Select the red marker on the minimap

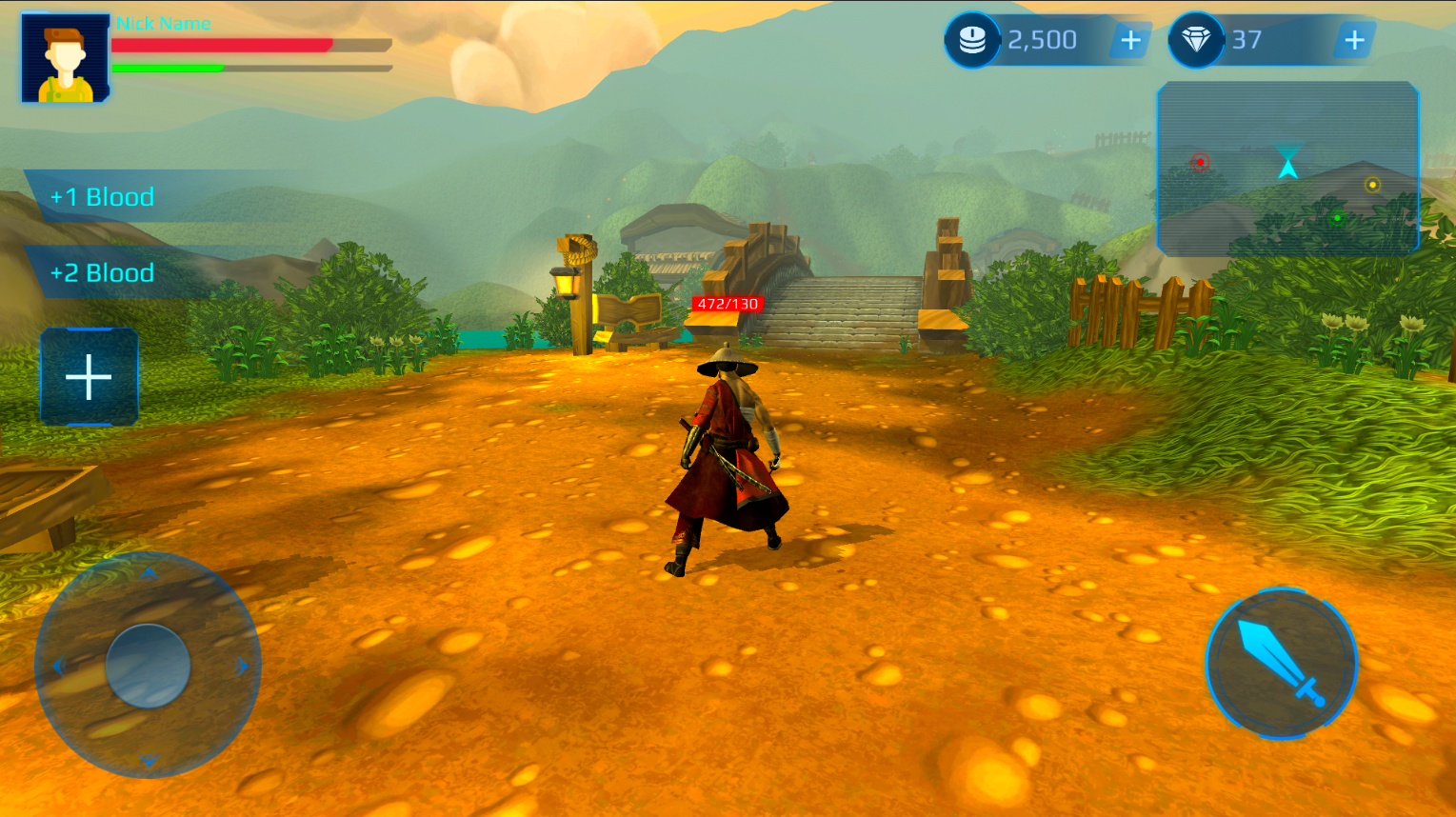pyautogui.click(x=1200, y=162)
